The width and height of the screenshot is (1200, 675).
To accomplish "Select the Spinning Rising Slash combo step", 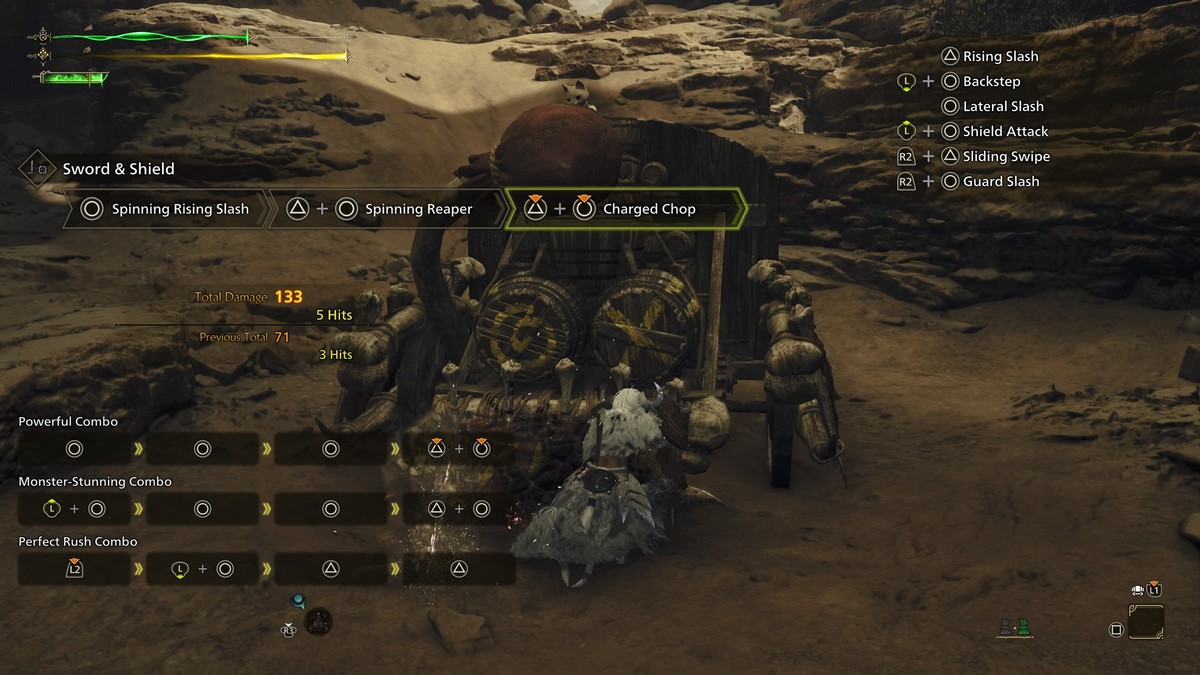I will point(166,210).
